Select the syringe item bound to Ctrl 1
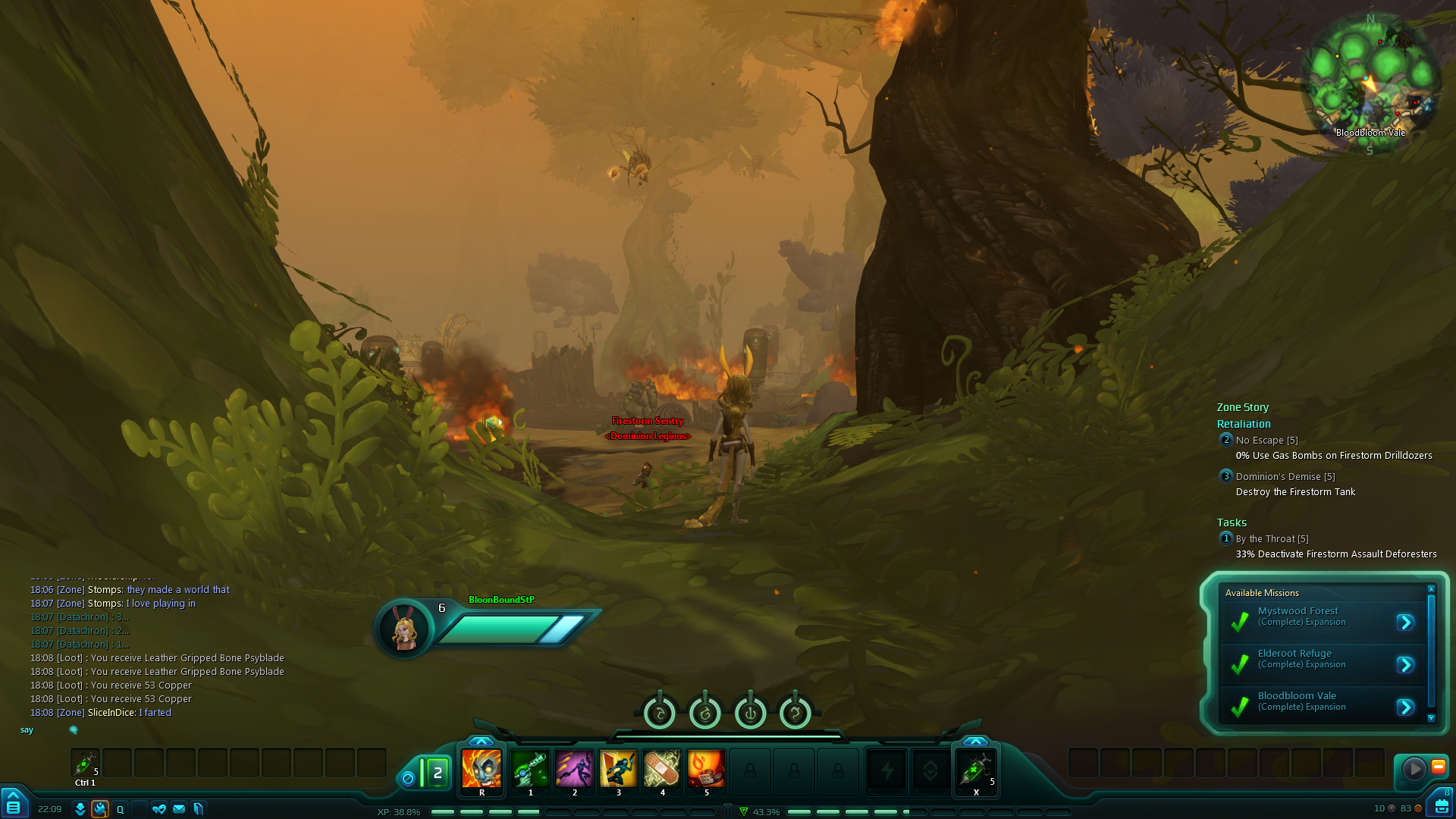Screen dimensions: 1456x819 point(85,763)
